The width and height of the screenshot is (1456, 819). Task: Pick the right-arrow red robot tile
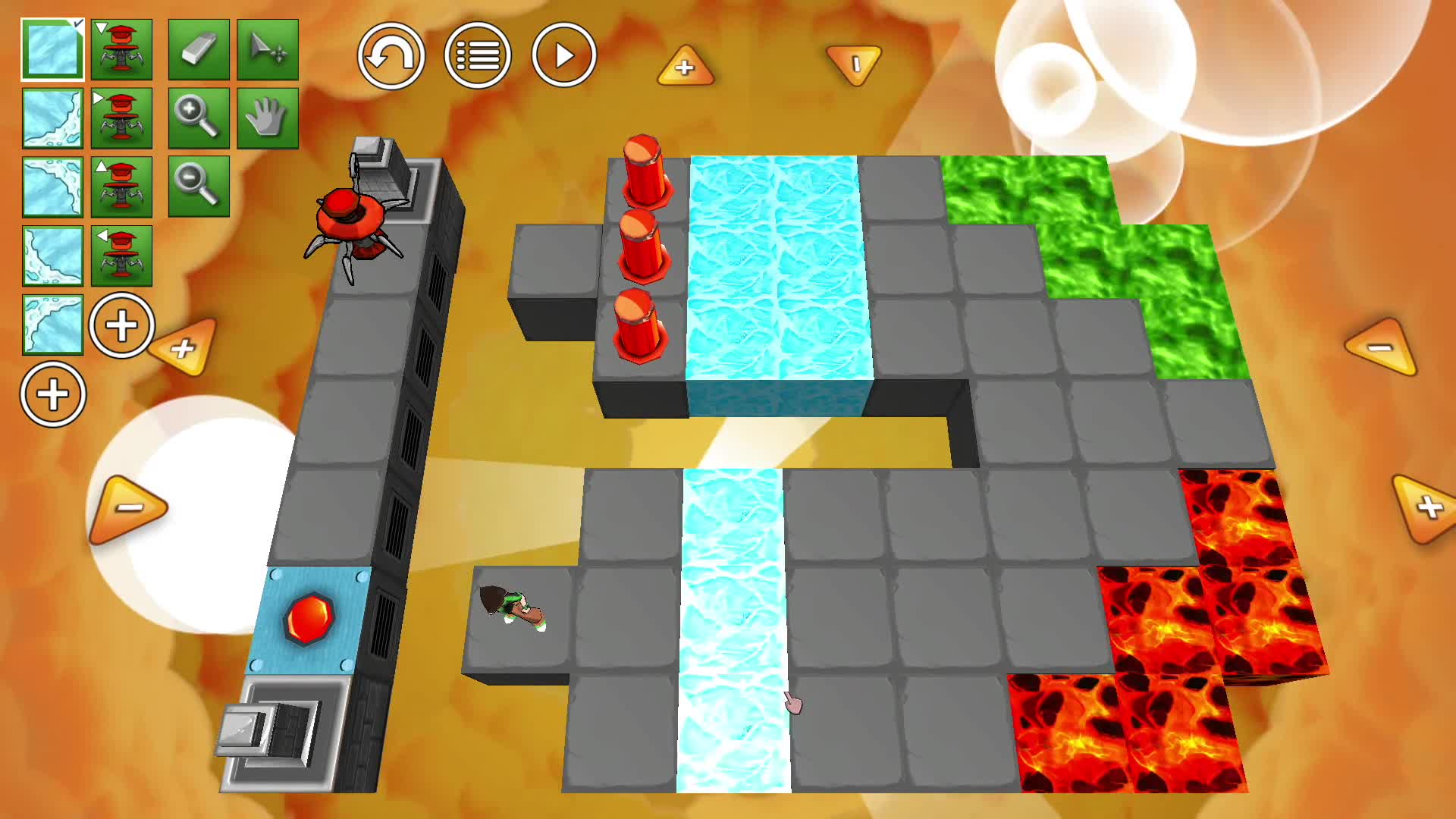click(x=121, y=118)
